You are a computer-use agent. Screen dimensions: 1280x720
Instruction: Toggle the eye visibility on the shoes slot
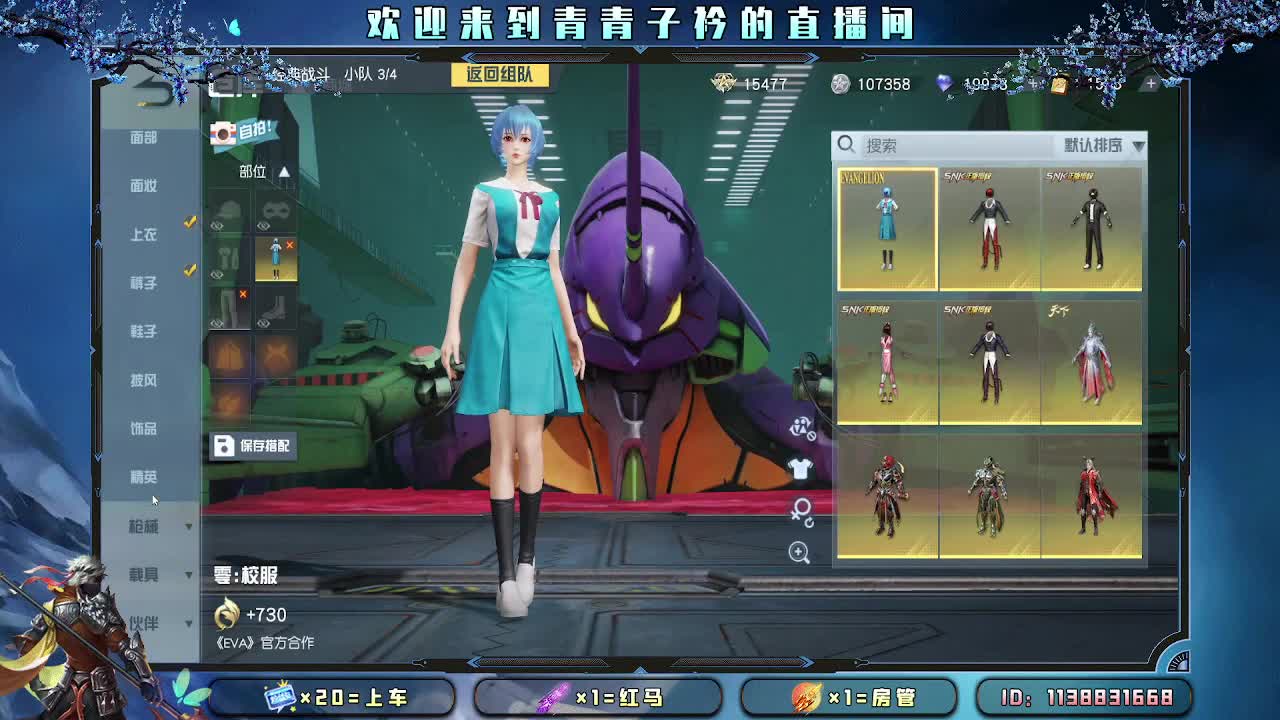point(264,321)
